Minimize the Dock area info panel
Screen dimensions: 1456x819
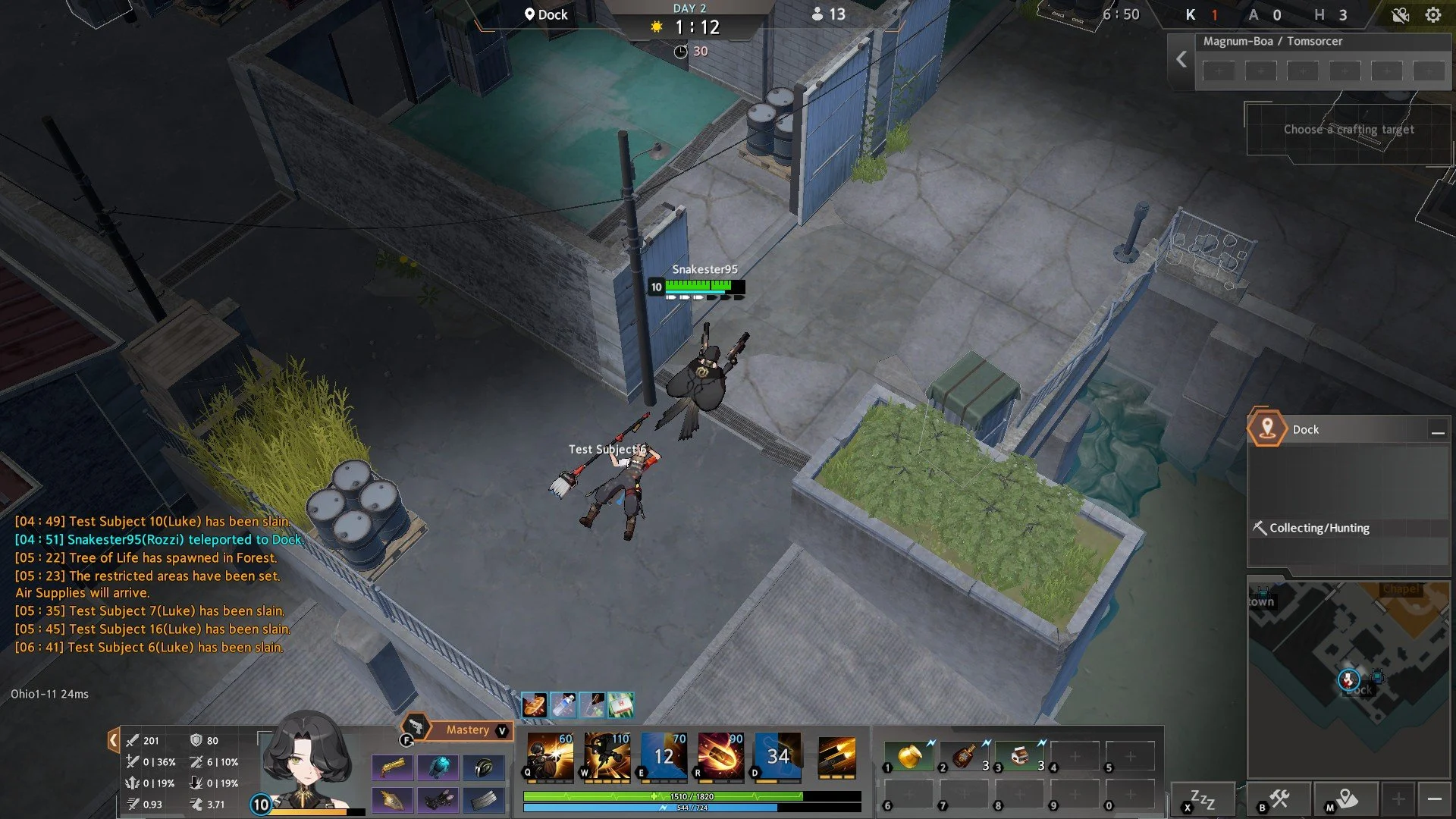pos(1438,430)
